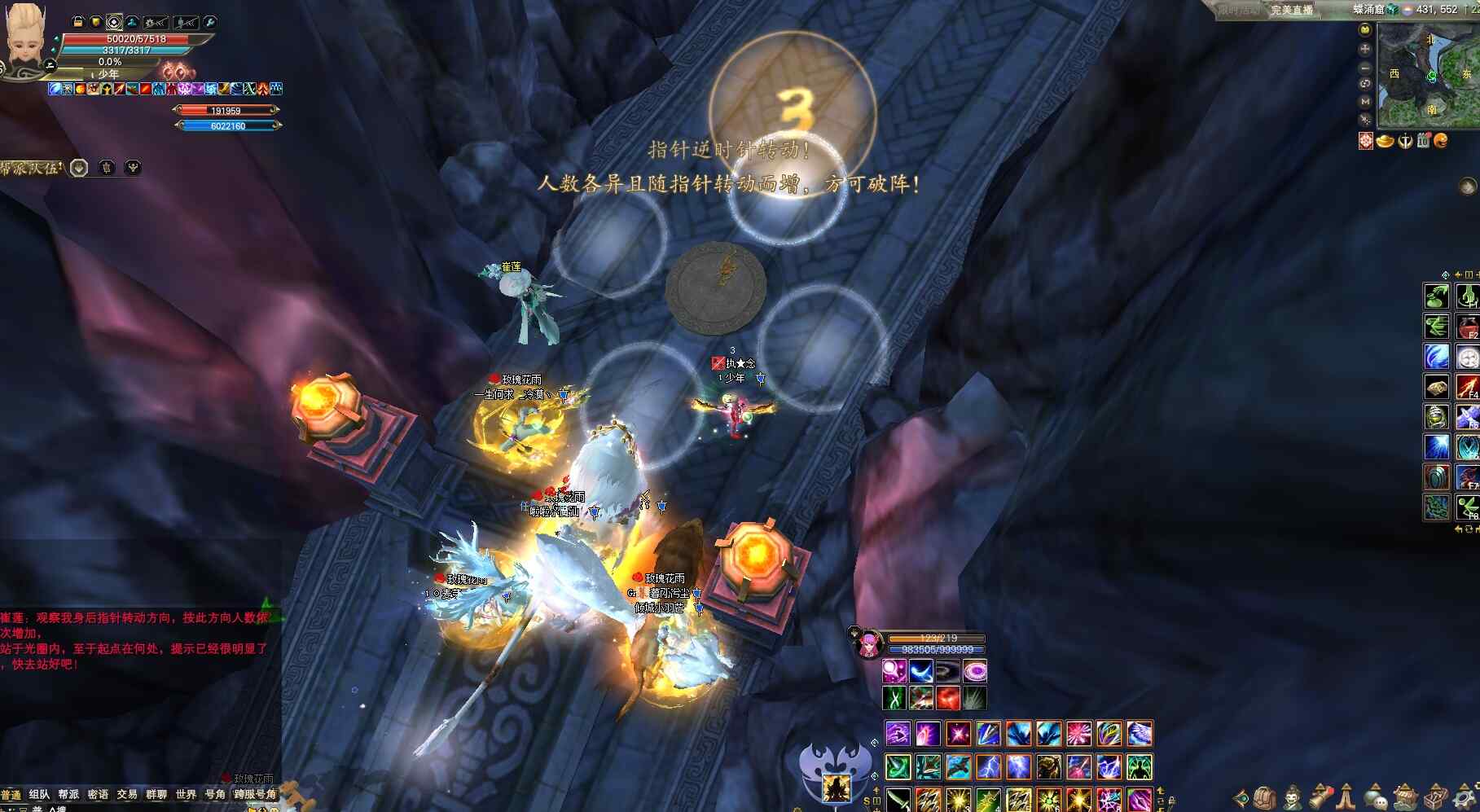Open the gear settings icon
Viewport: 1480px width, 812px height.
[x=1462, y=797]
